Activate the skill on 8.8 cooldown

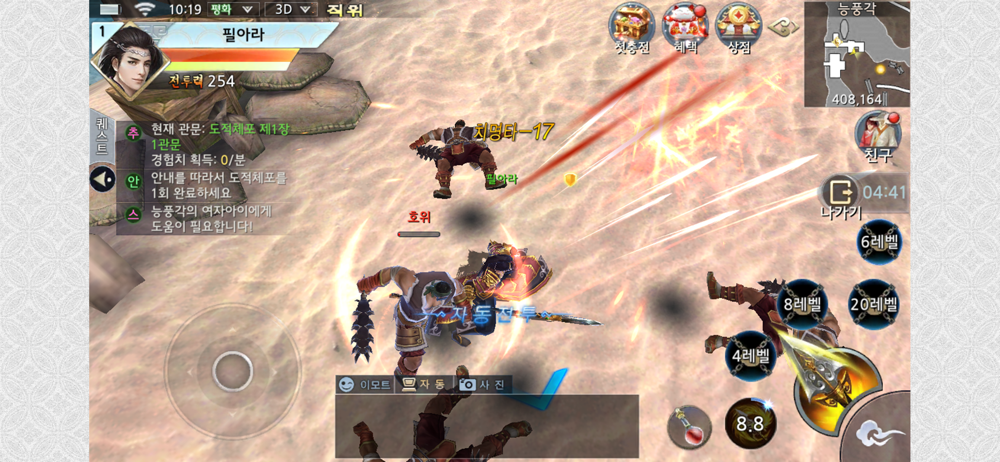pos(750,423)
